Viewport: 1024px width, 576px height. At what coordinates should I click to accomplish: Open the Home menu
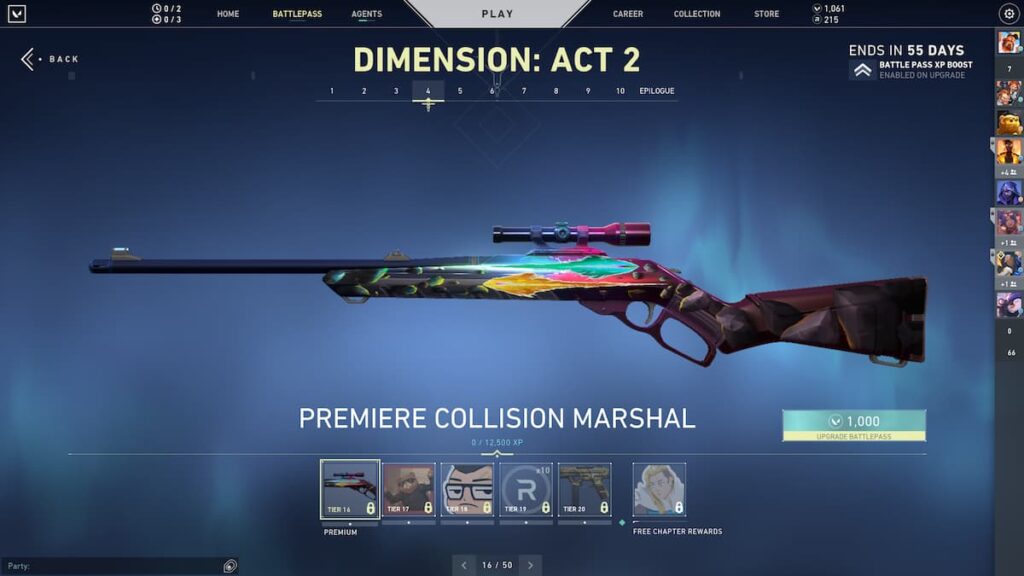tap(228, 14)
